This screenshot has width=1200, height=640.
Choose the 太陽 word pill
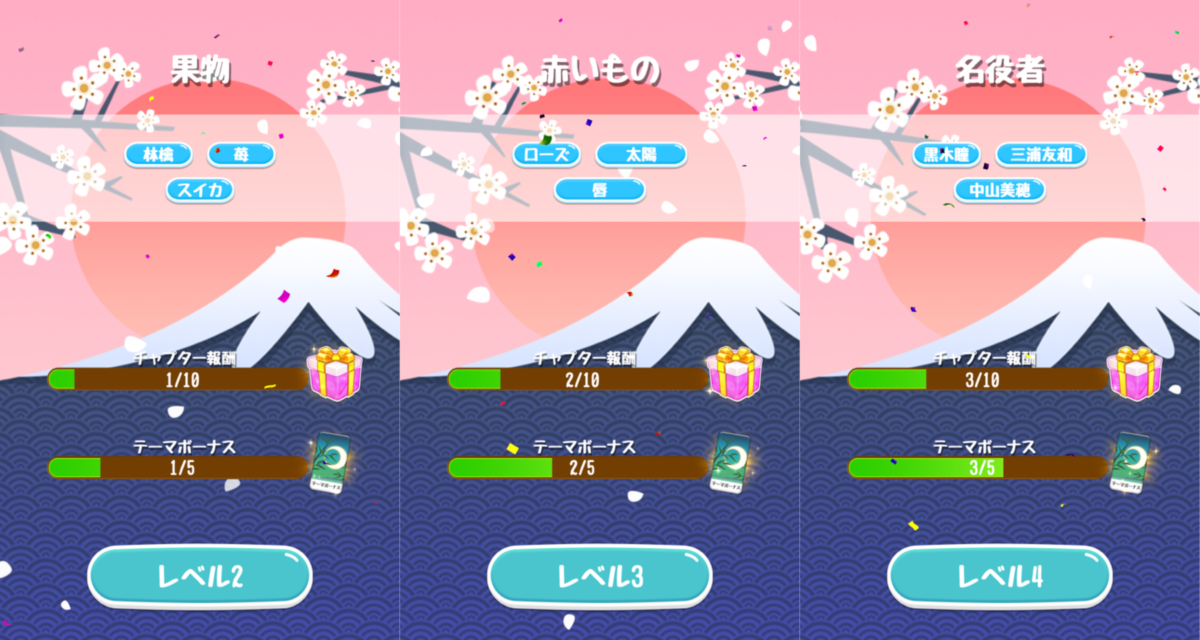click(641, 155)
